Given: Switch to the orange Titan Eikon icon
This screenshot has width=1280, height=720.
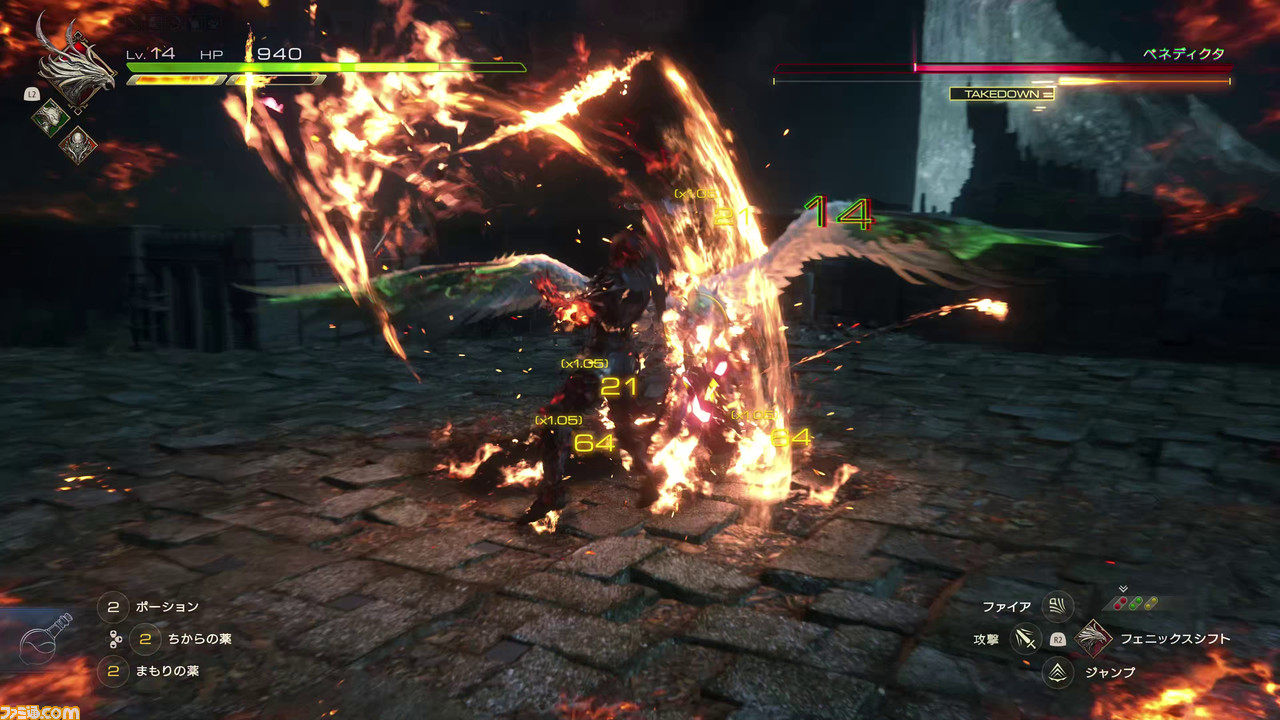Looking at the screenshot, I should 77,146.
